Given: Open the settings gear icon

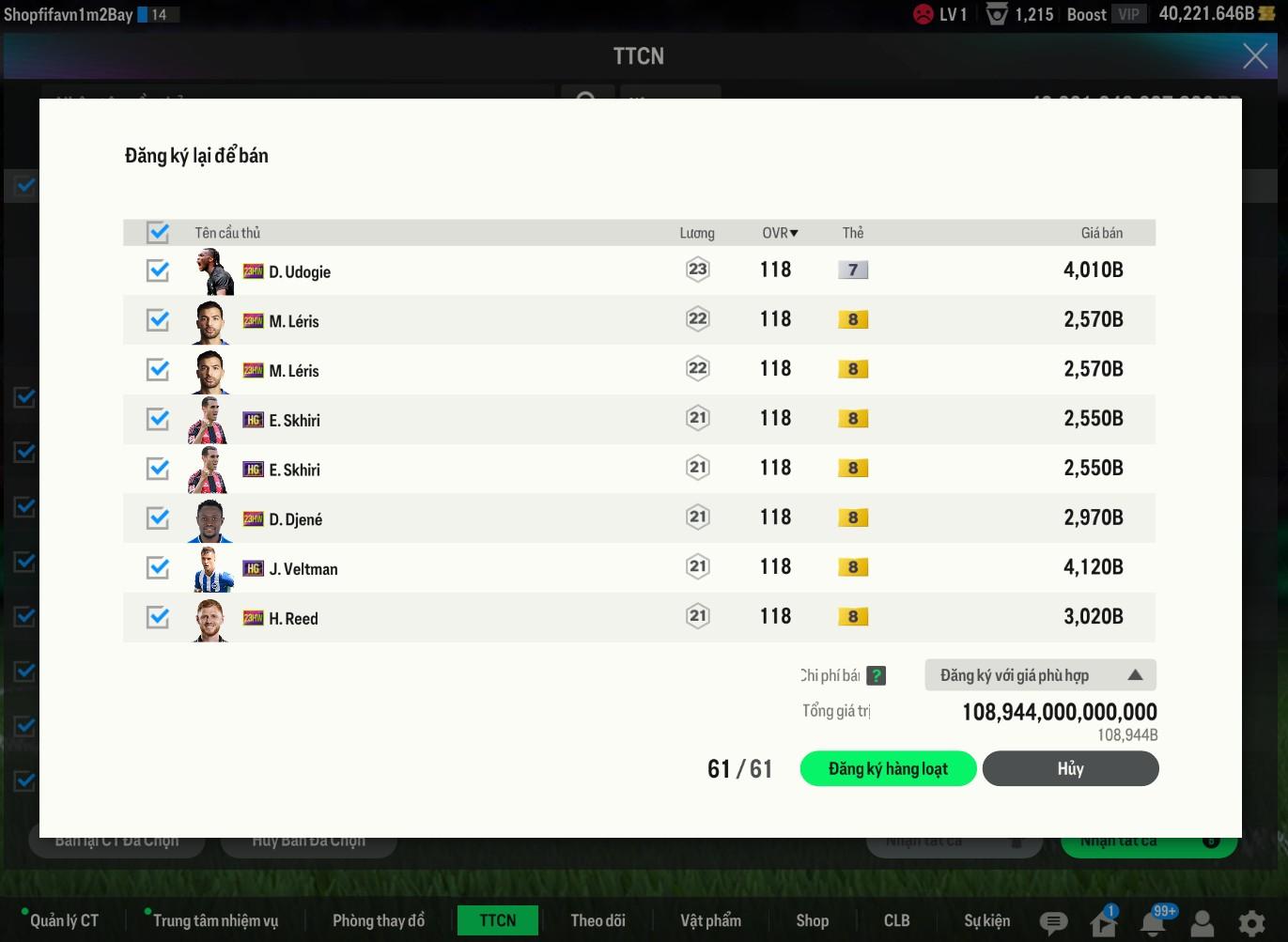Looking at the screenshot, I should pyautogui.click(x=1251, y=923).
